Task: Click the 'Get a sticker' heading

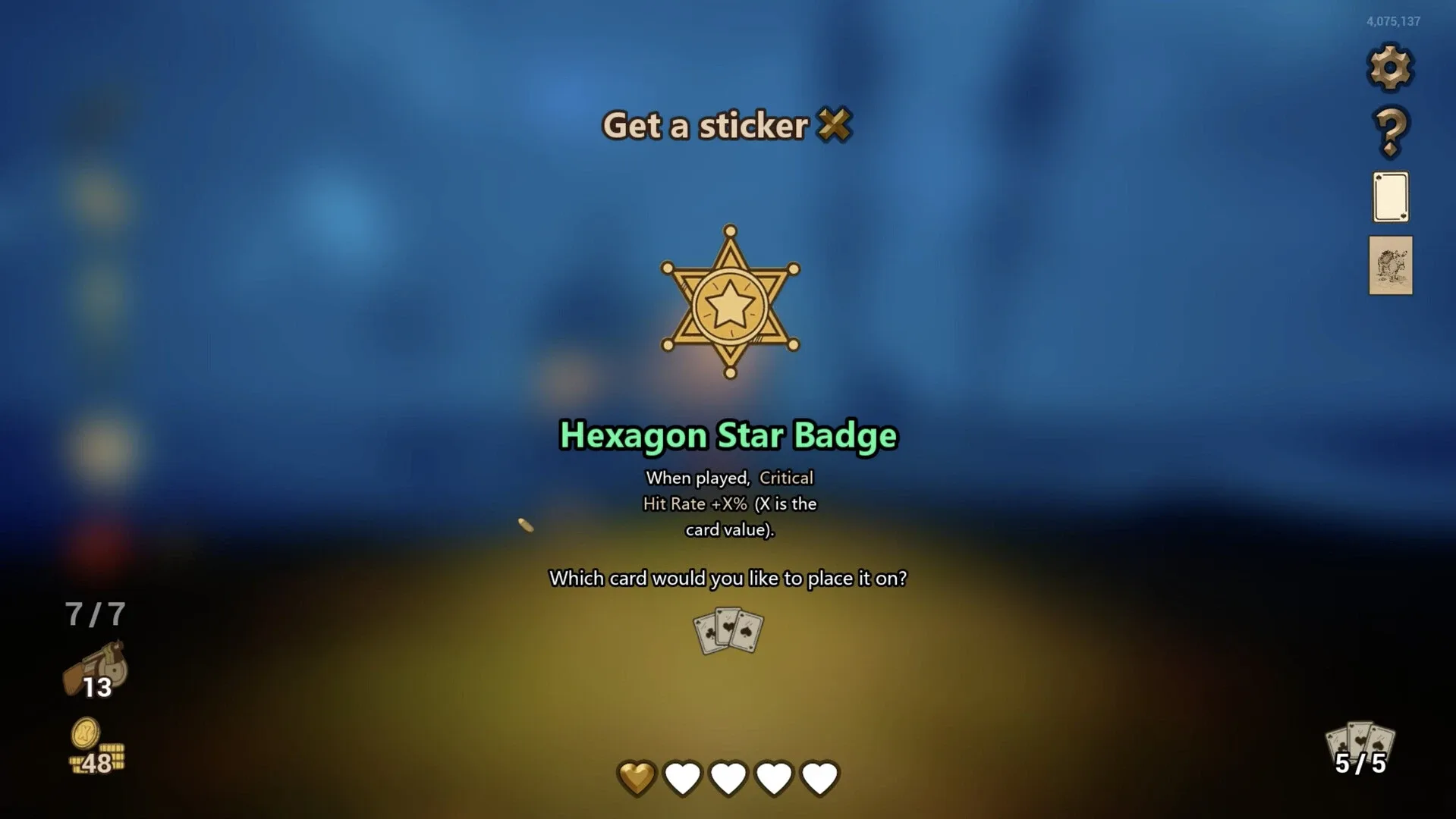Action: click(704, 127)
